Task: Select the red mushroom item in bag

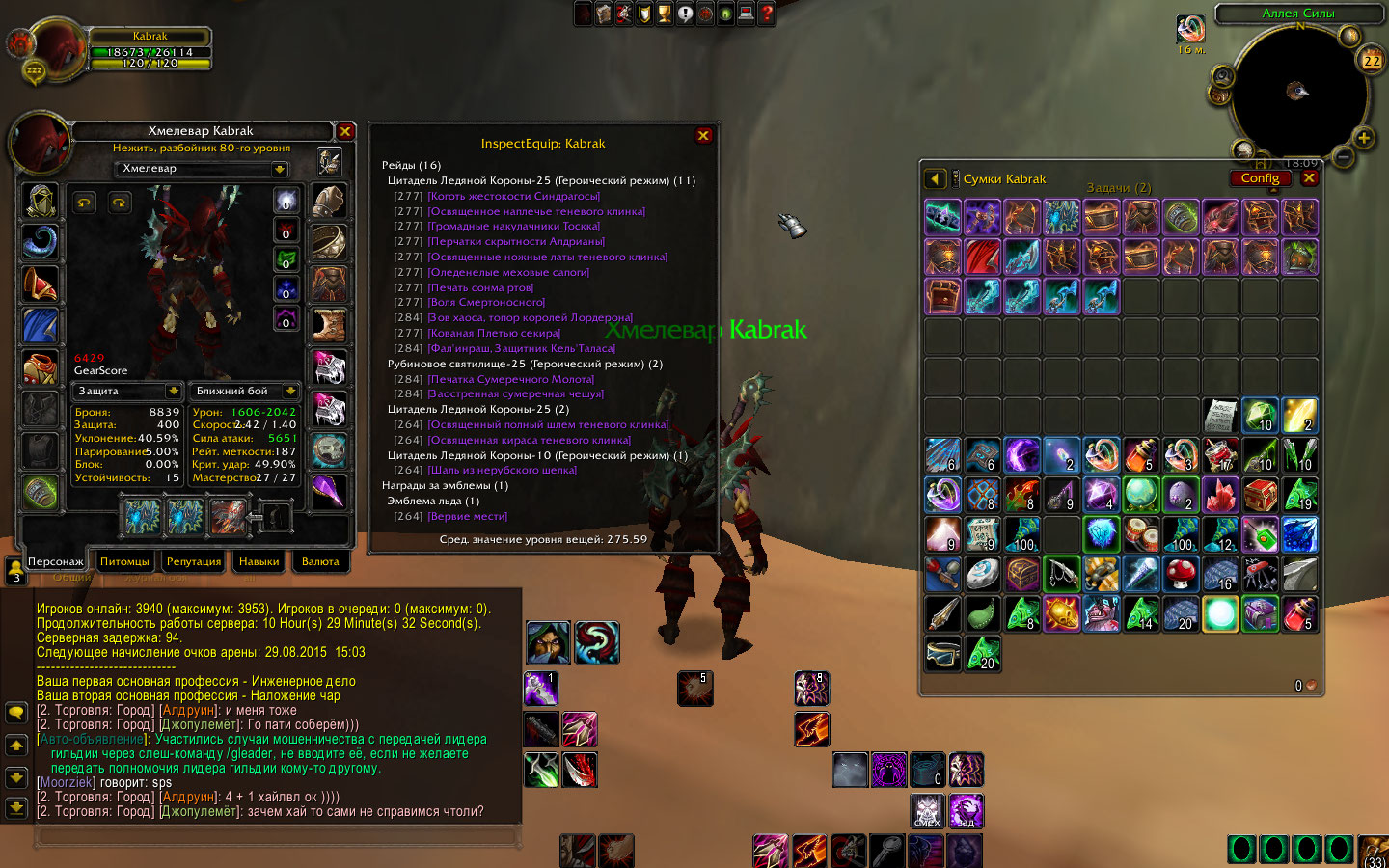Action: pyautogui.click(x=1180, y=574)
